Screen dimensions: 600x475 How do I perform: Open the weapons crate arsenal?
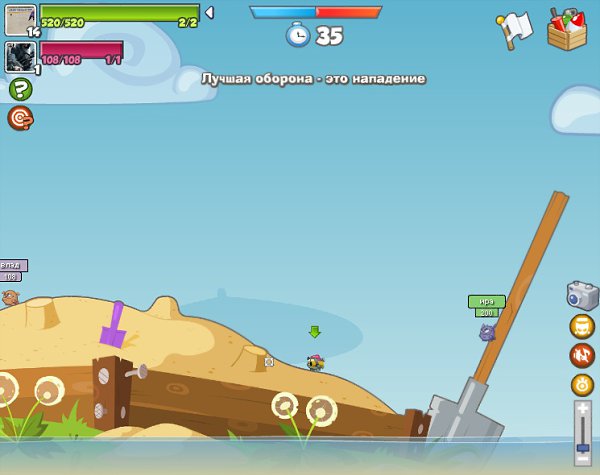[x=568, y=29]
